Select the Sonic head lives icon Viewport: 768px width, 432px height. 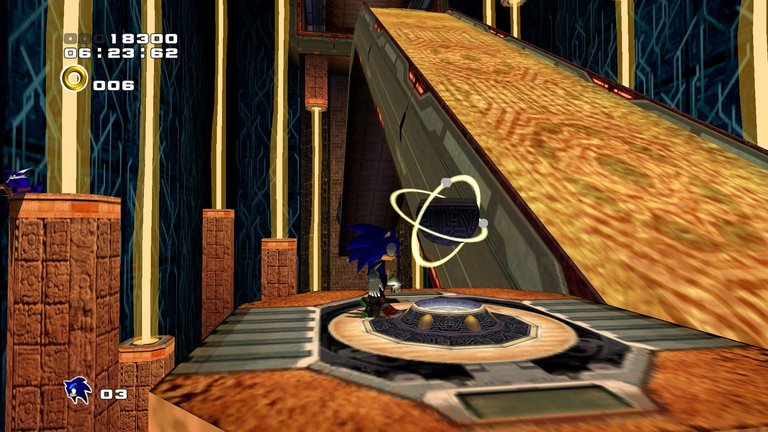pos(78,389)
